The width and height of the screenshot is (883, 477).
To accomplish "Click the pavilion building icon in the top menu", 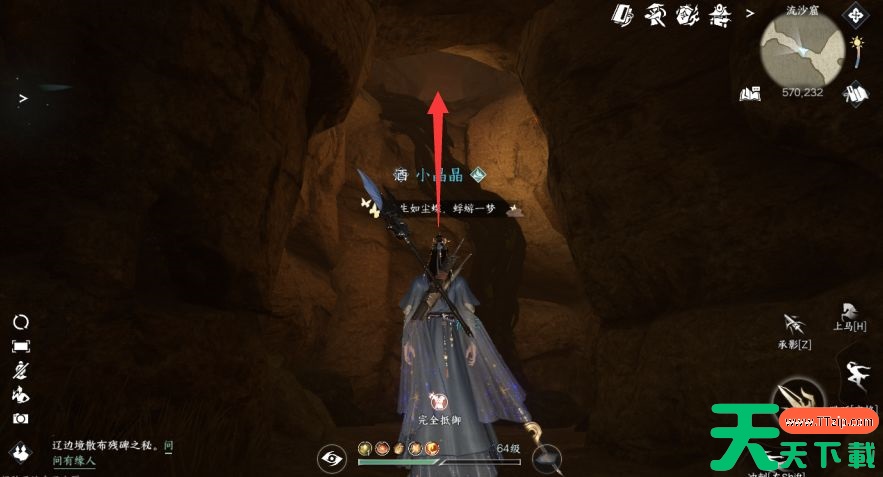I will click(718, 14).
